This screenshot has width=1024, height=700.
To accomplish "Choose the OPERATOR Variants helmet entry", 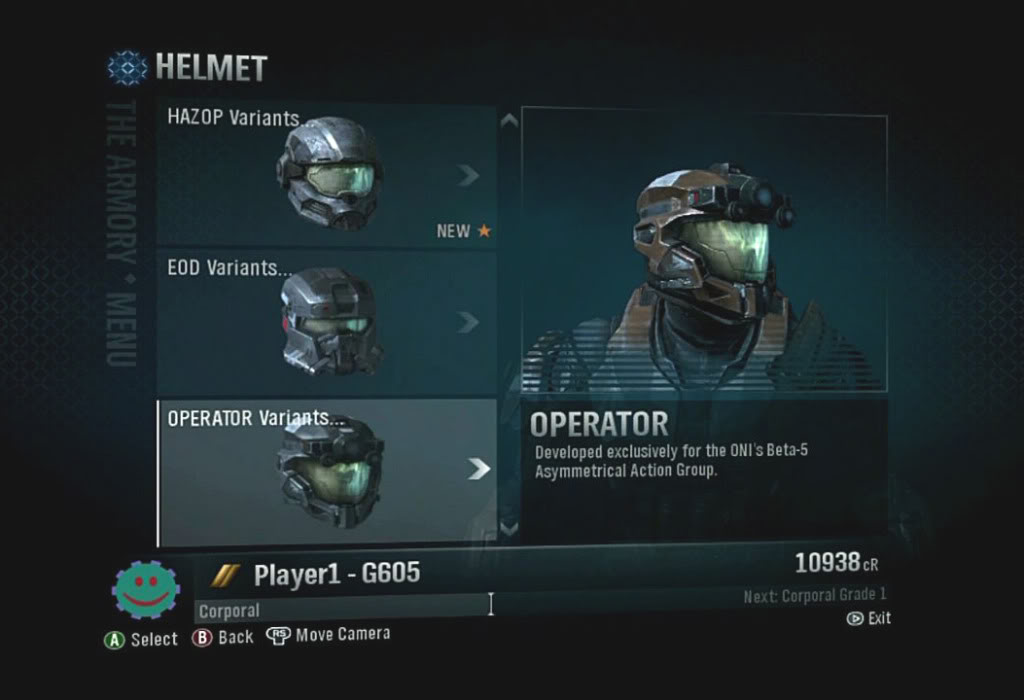I will point(326,470).
